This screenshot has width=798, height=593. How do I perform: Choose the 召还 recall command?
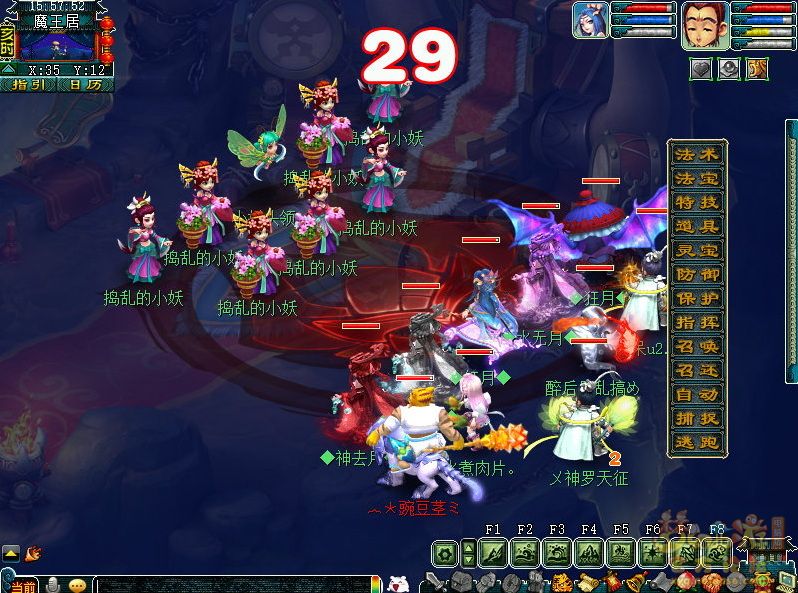(697, 371)
